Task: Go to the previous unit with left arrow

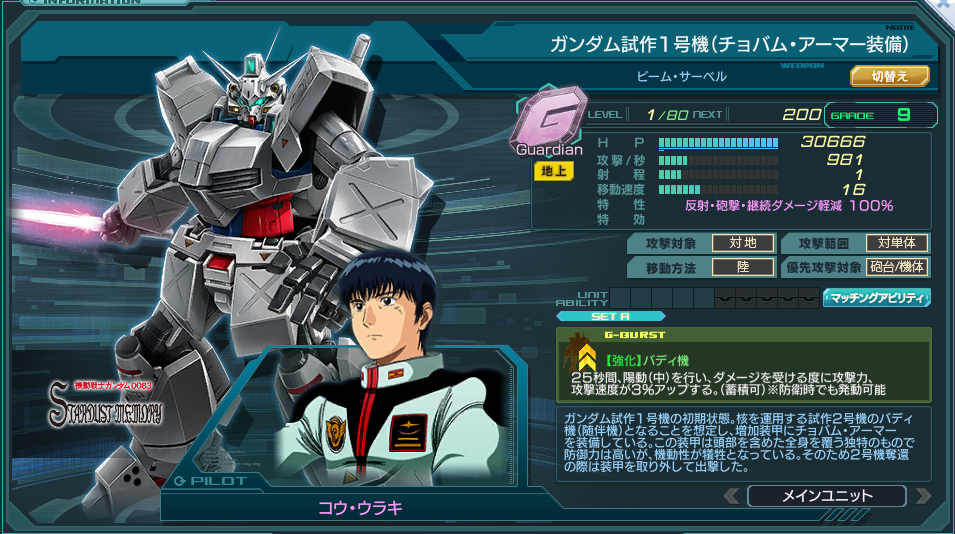Action: pos(732,496)
